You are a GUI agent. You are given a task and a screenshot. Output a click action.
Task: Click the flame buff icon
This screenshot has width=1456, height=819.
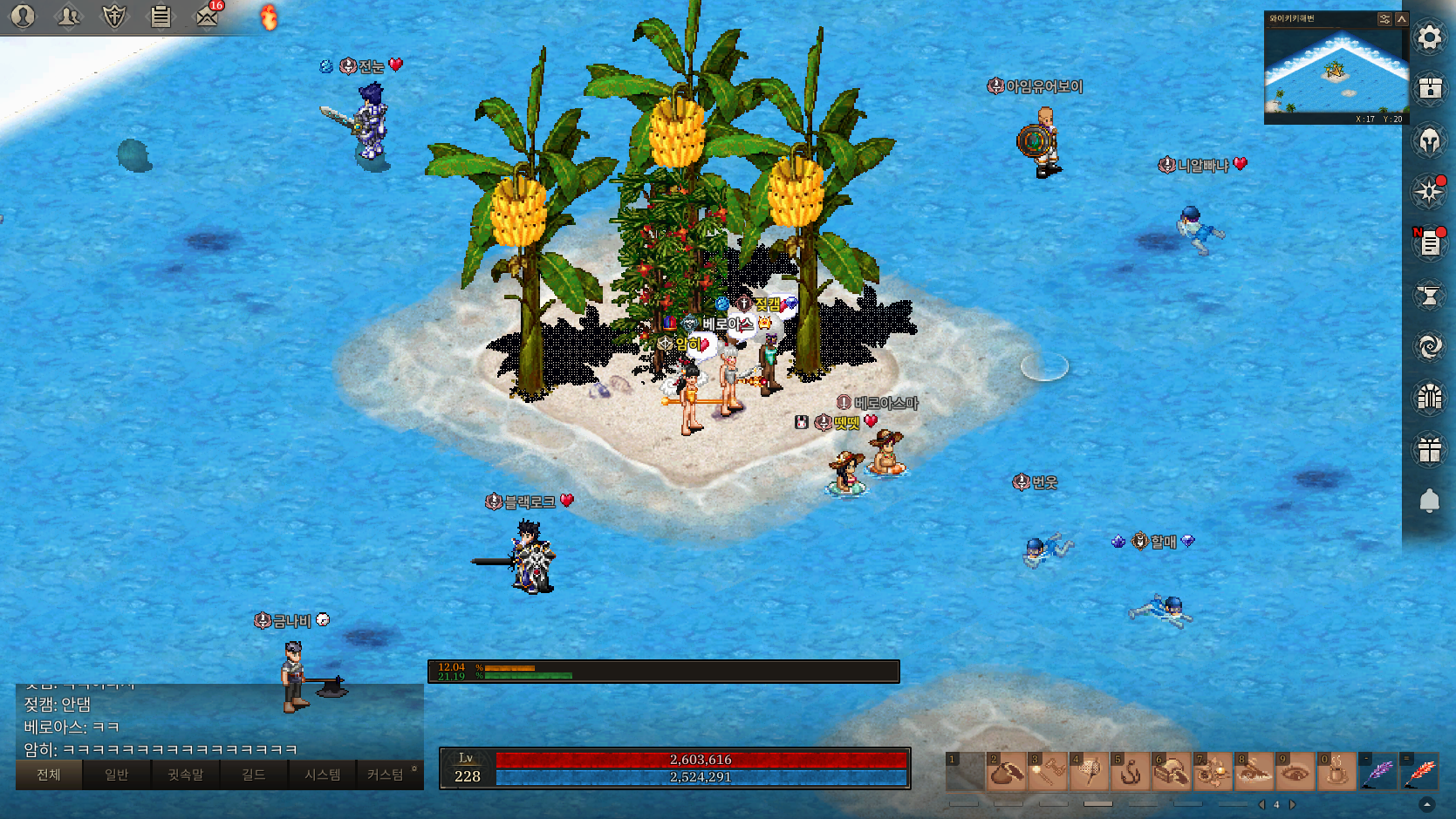pos(270,17)
